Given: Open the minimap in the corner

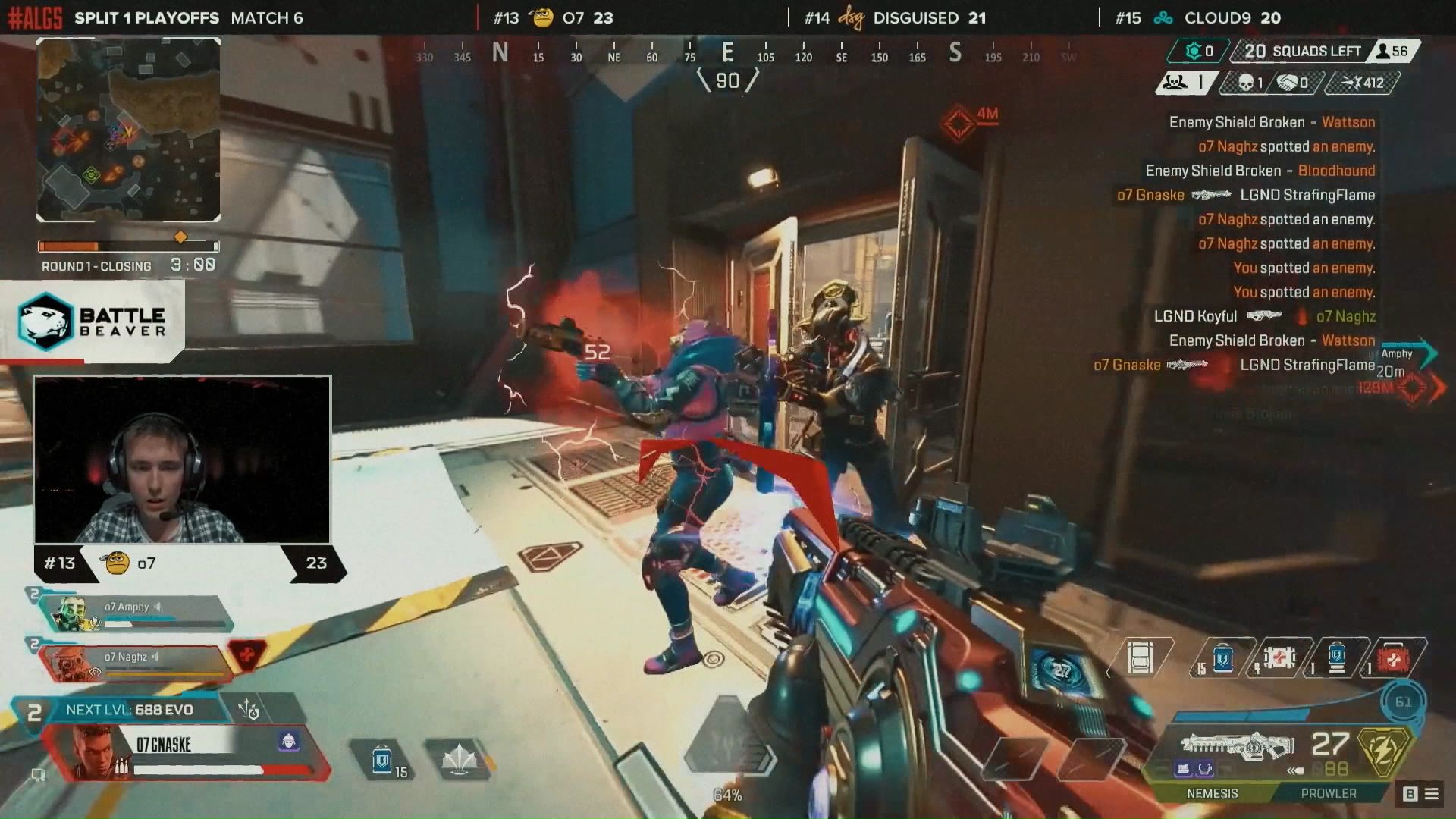Looking at the screenshot, I should (x=129, y=130).
